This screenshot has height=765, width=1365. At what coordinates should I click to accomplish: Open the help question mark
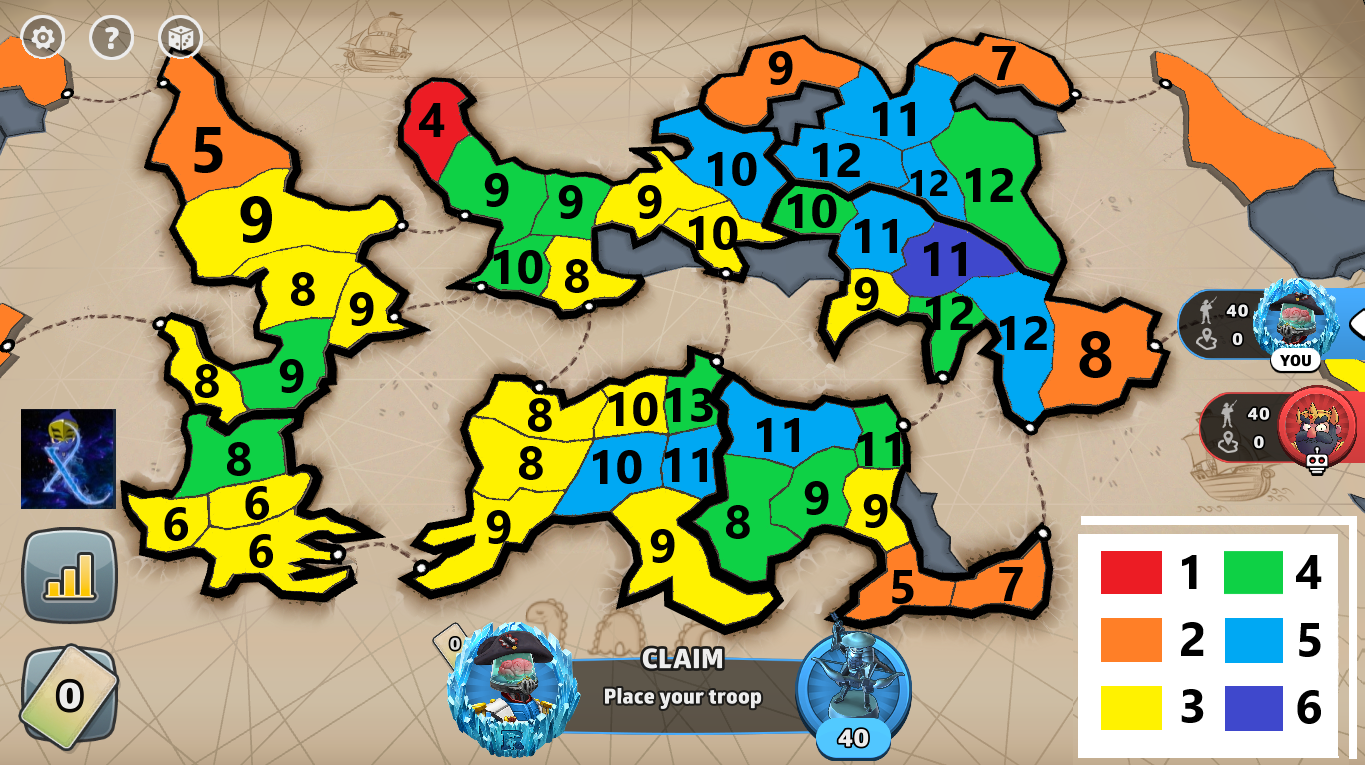(x=111, y=39)
